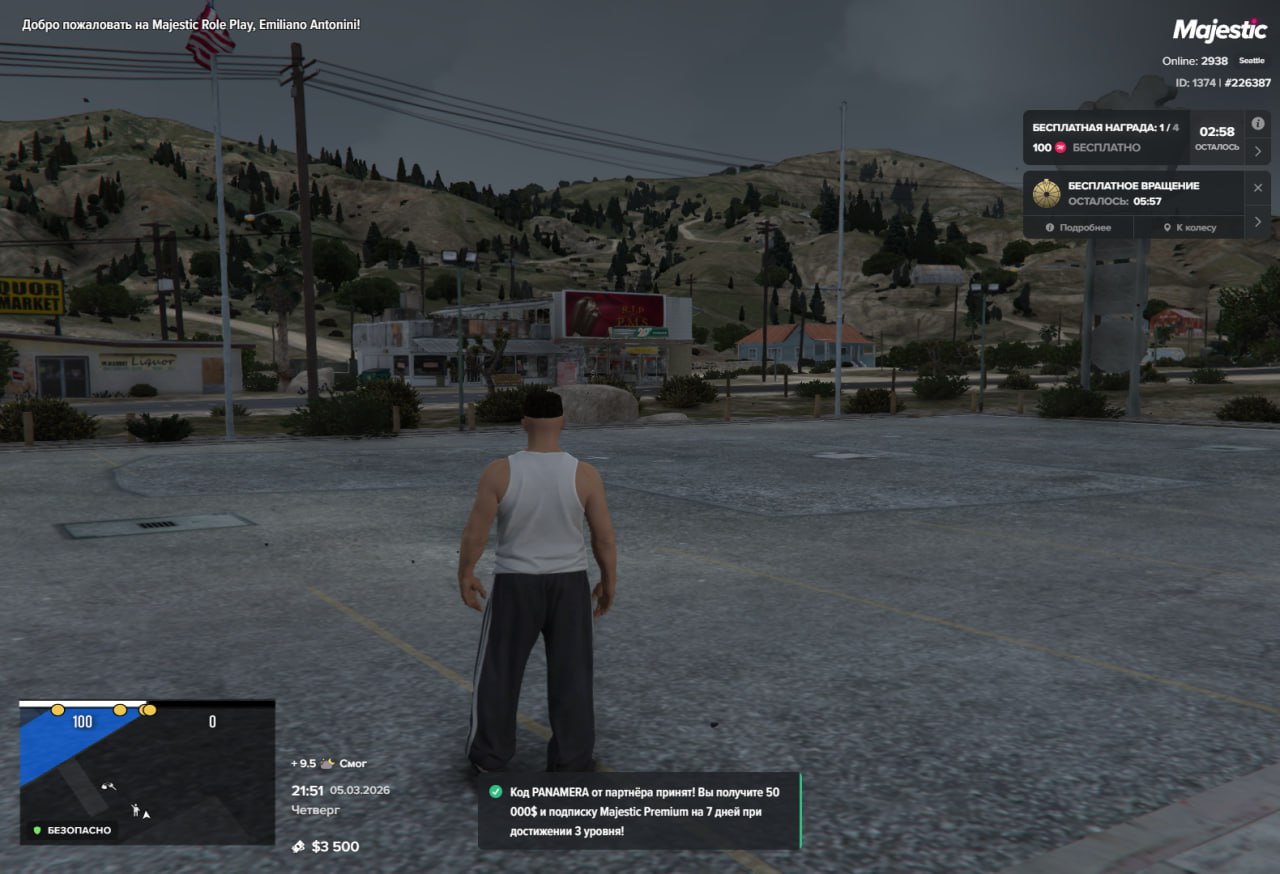Click the minimap

point(147,771)
